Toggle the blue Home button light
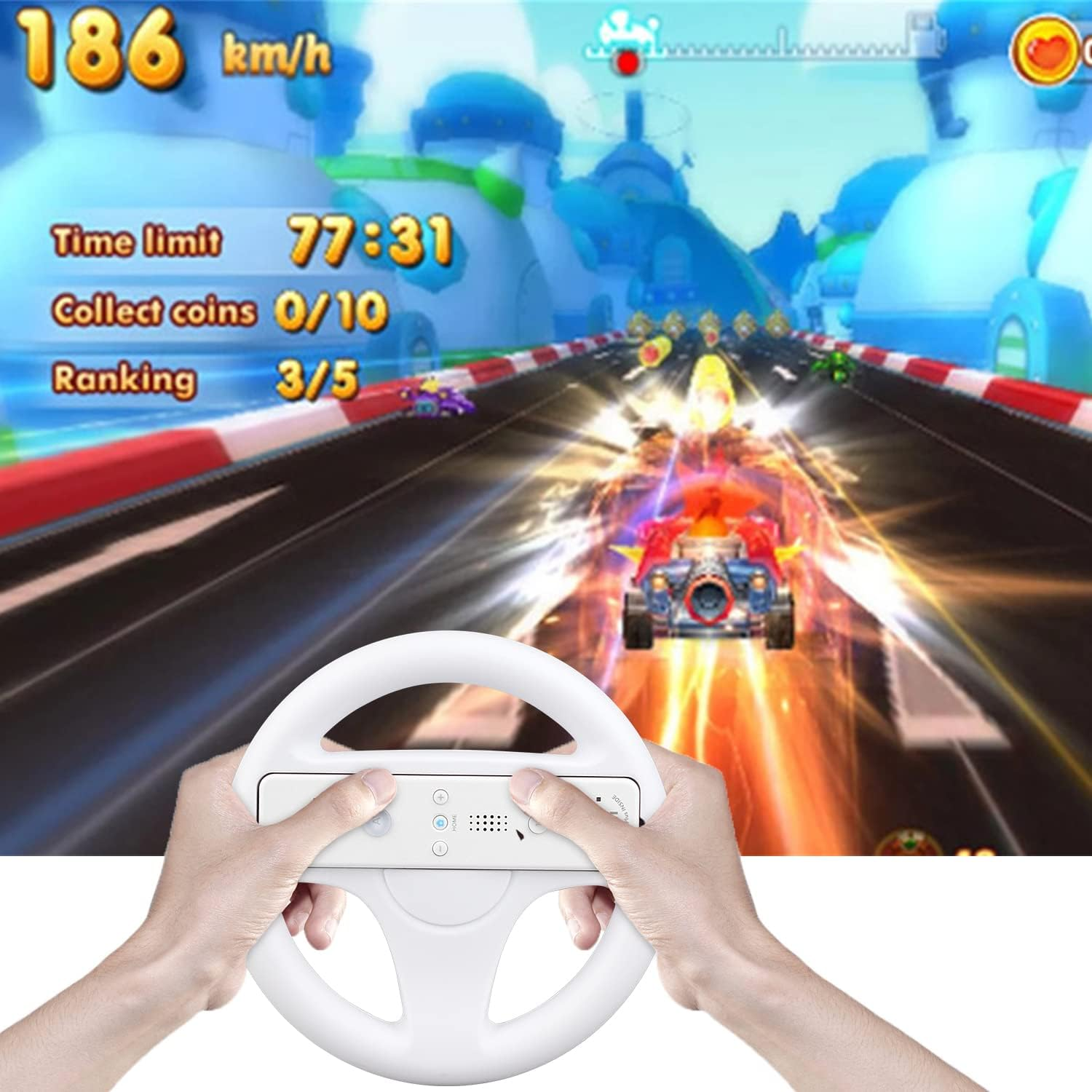 tap(439, 821)
